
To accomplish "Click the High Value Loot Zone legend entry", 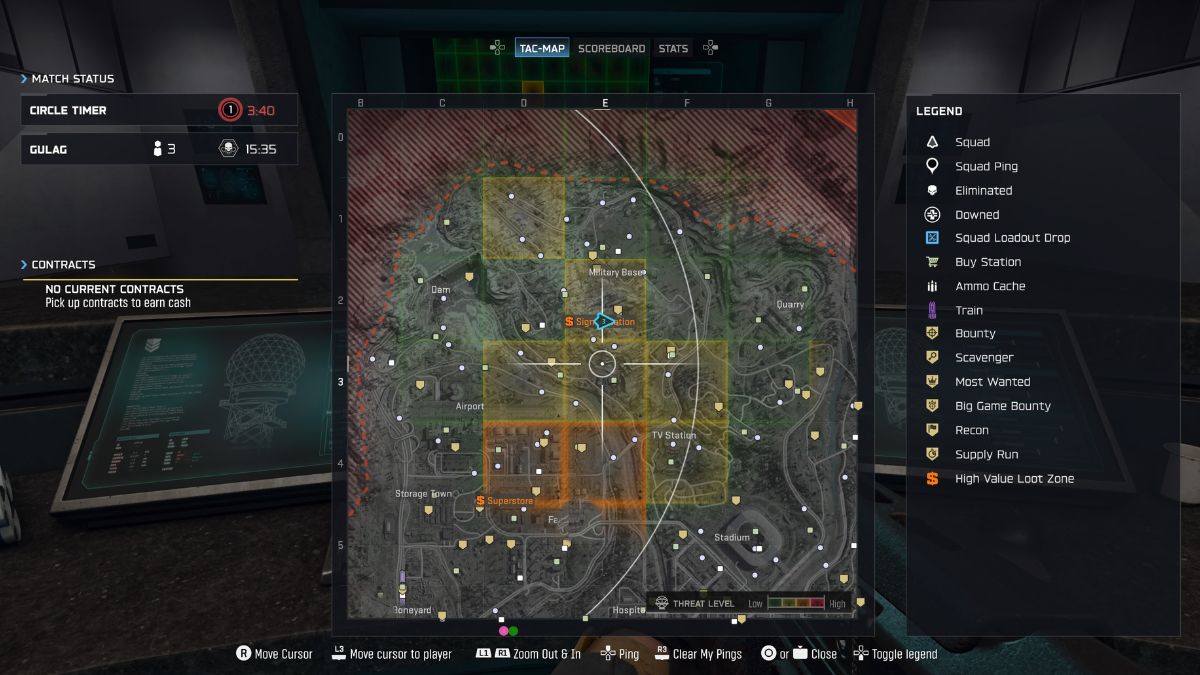I will point(1014,479).
